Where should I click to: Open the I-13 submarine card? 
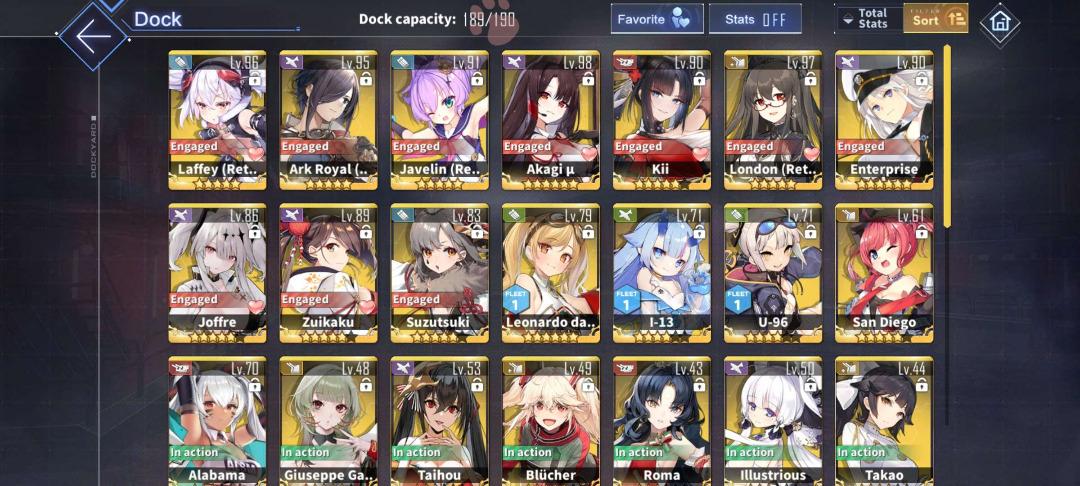tap(661, 271)
